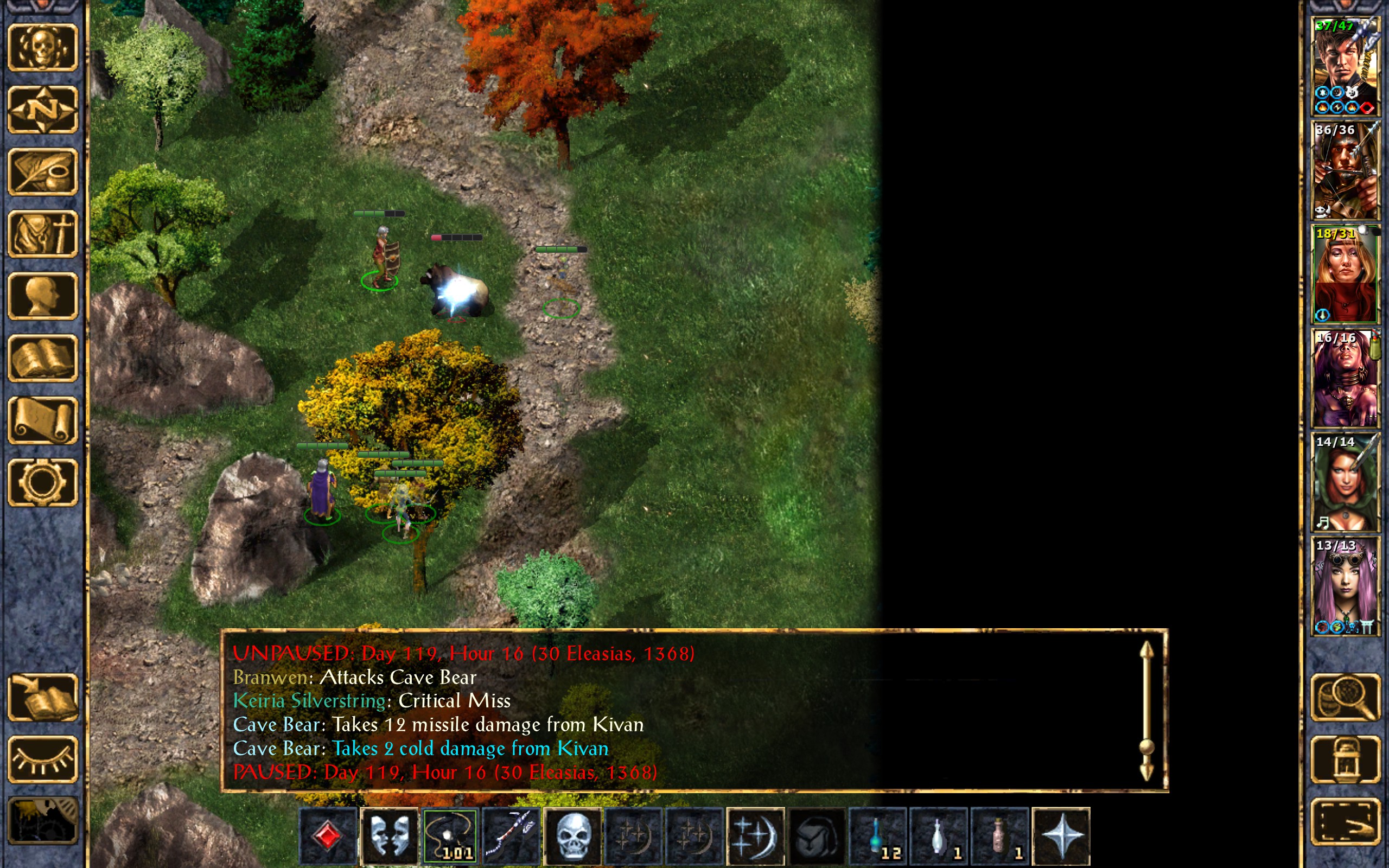Use the blue potion stack of 12

click(x=877, y=836)
